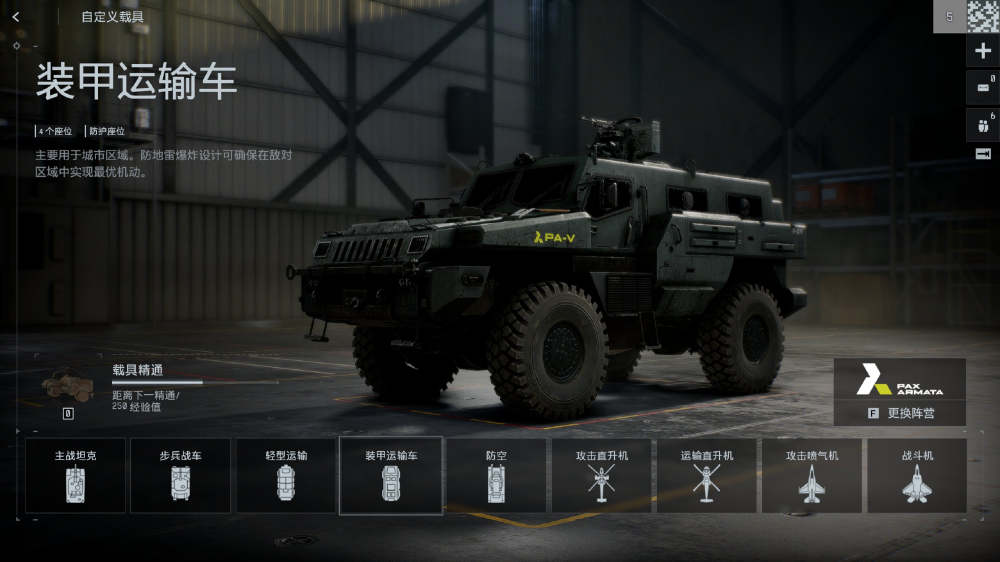The height and width of the screenshot is (562, 1000).
Task: Switch to the 轻型运输 category
Action: 286,475
